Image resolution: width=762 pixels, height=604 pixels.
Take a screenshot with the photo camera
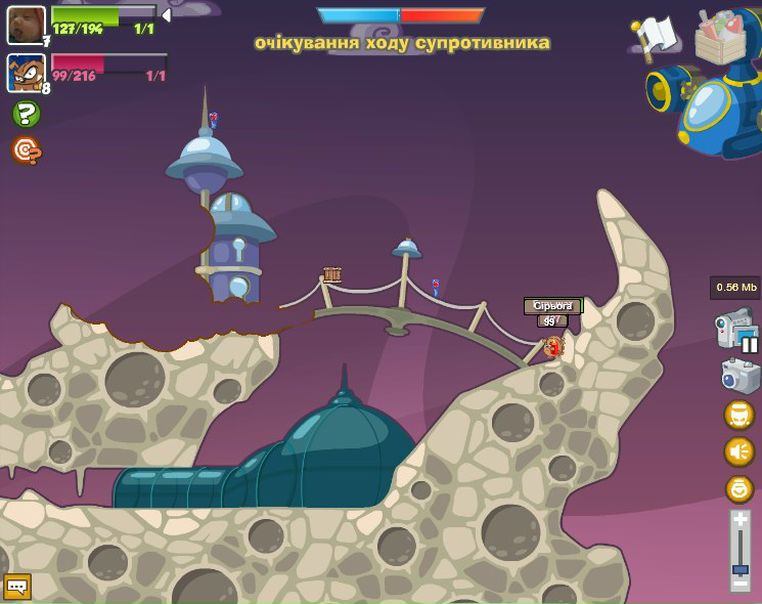point(740,375)
